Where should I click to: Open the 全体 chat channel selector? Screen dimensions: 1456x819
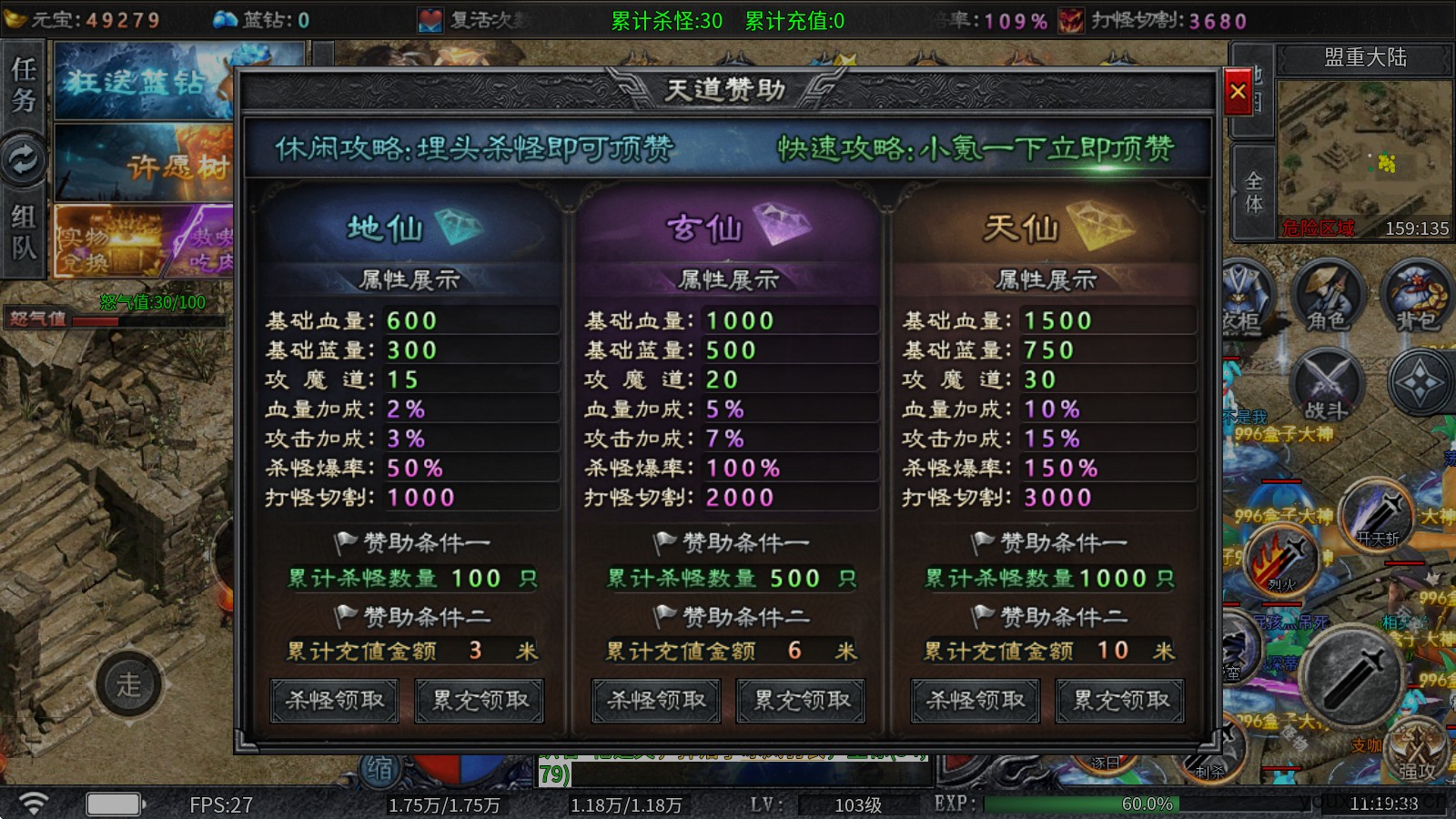click(1251, 191)
